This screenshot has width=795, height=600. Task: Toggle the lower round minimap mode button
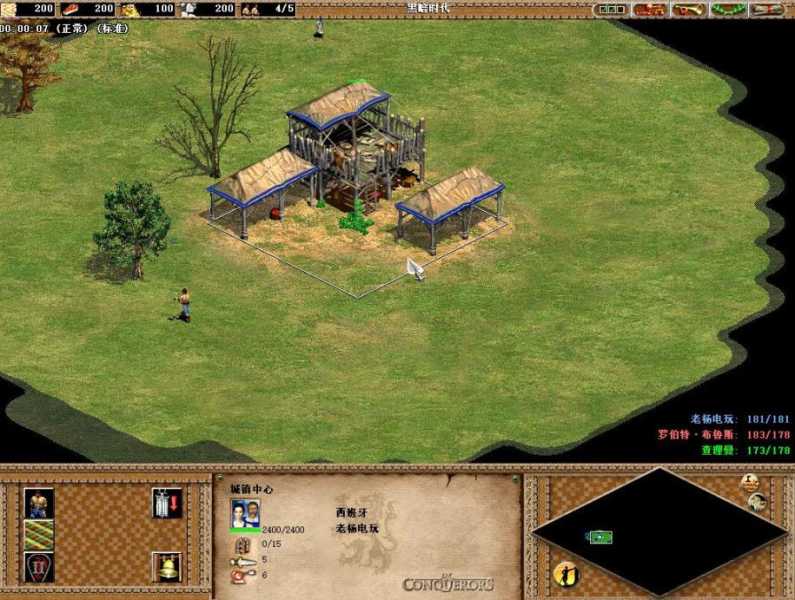[758, 500]
